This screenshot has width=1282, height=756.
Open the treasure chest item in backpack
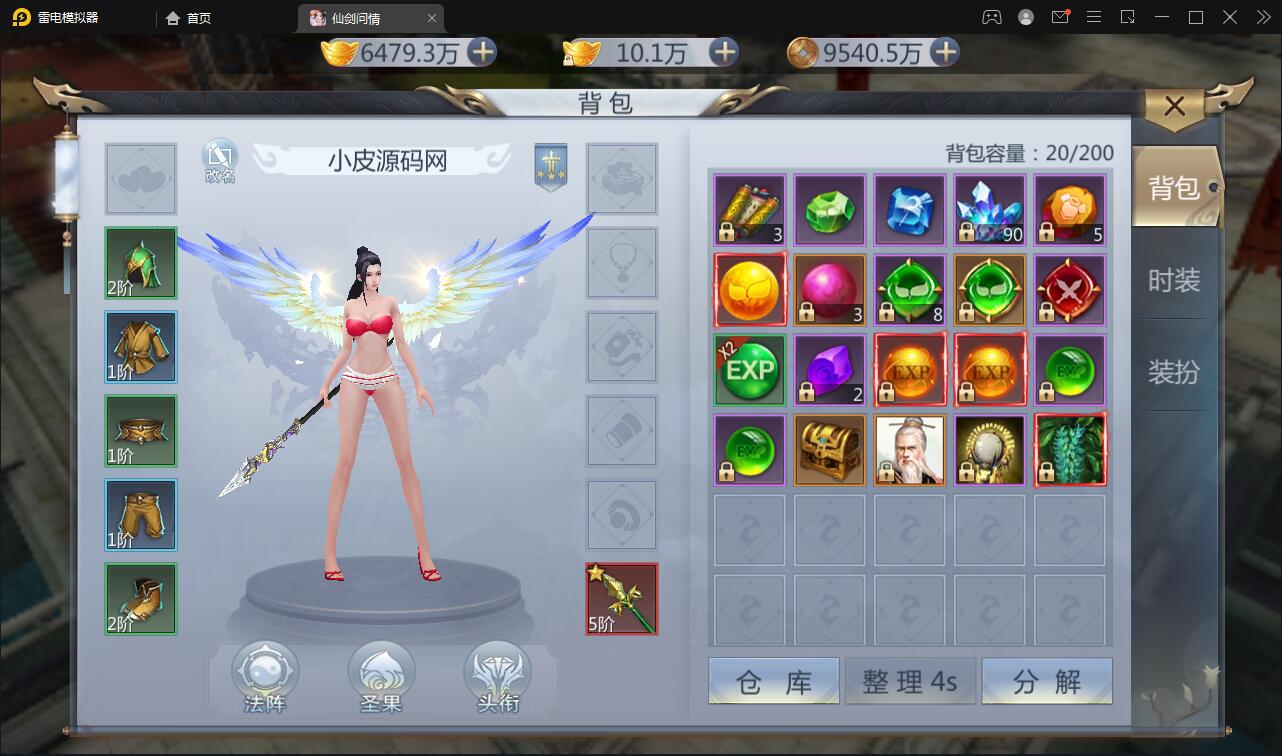829,450
